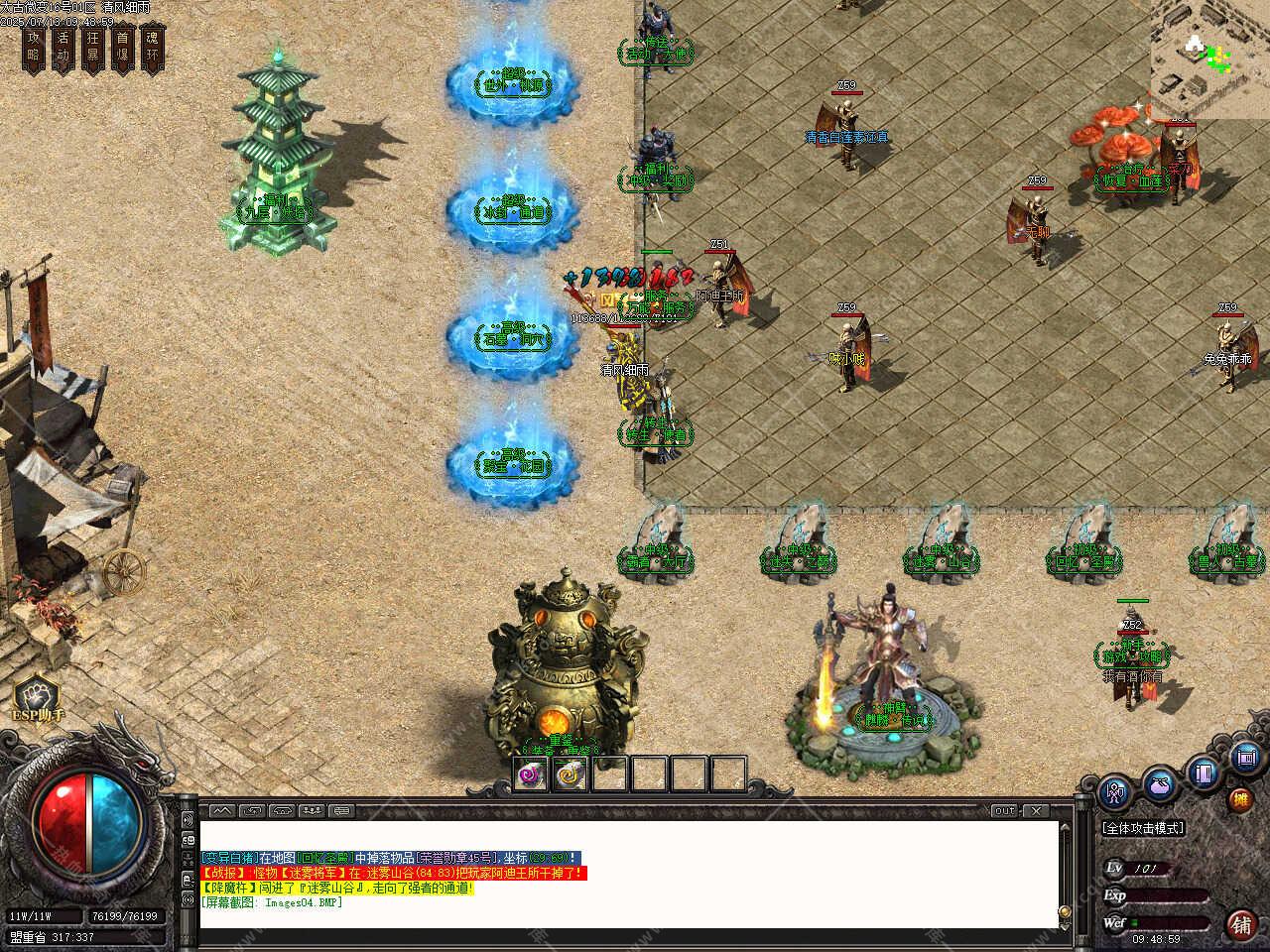1270x952 pixels.
Task: Open the red 铺 shop button
Action: 1241,925
